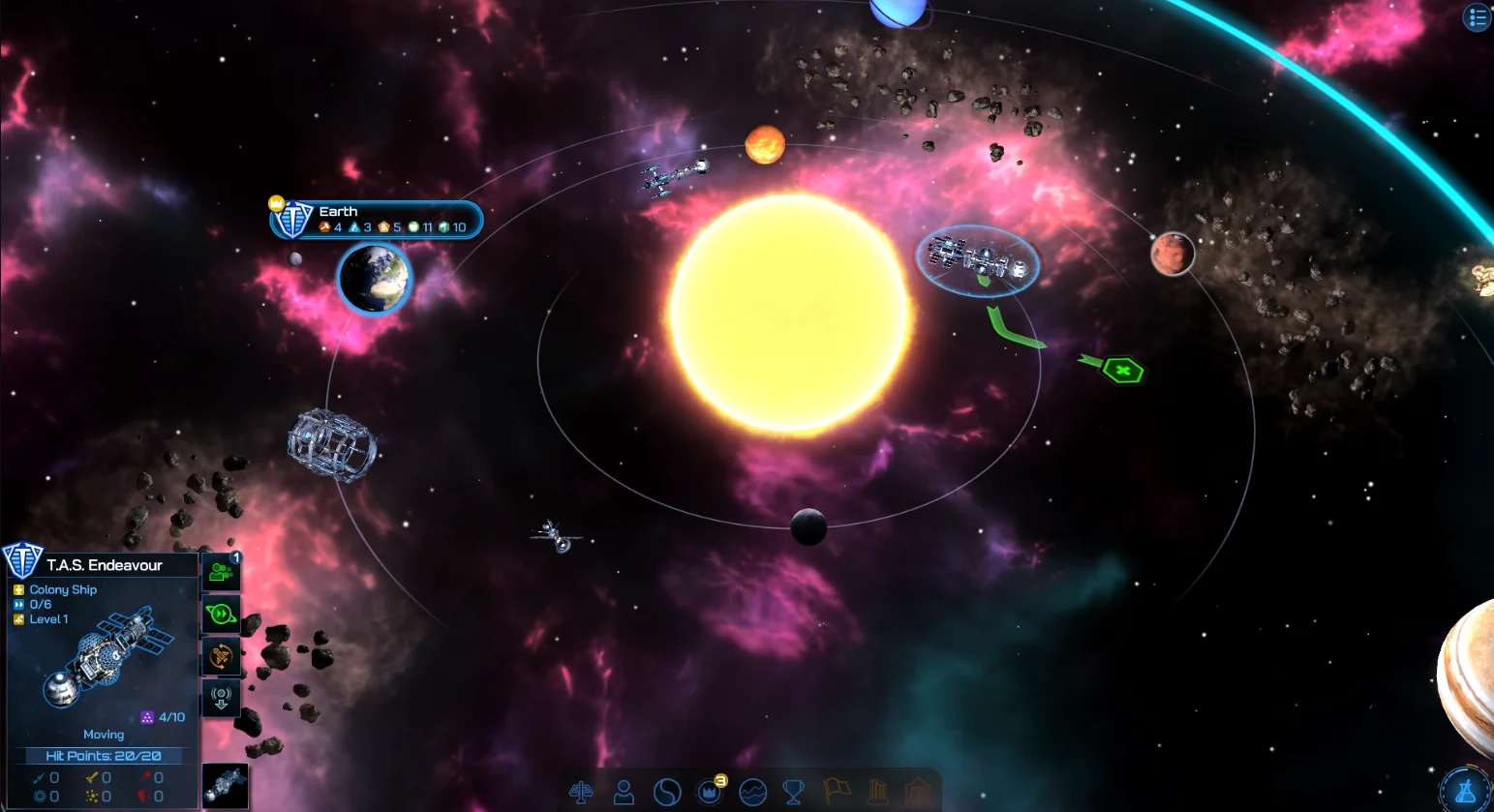Select the Earth planet label
The image size is (1494, 812).
click(x=378, y=220)
